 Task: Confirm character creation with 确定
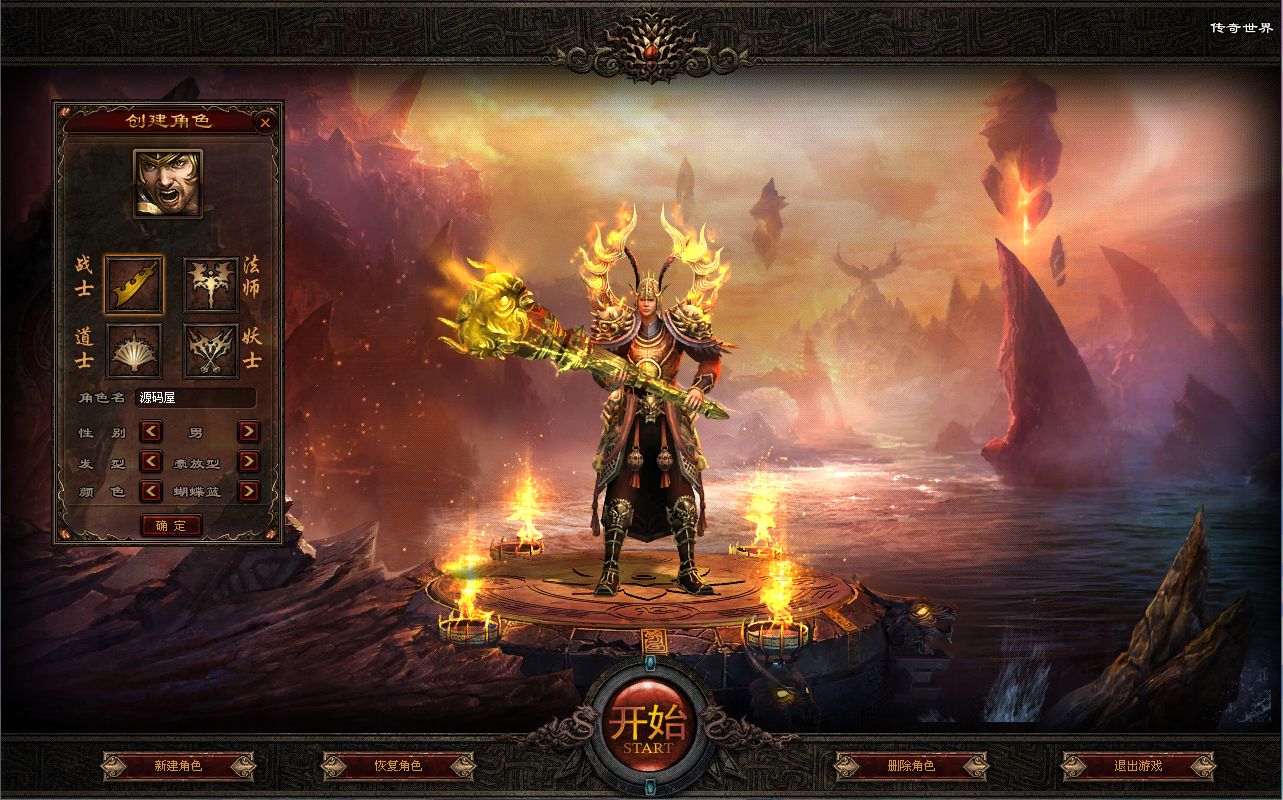(171, 525)
